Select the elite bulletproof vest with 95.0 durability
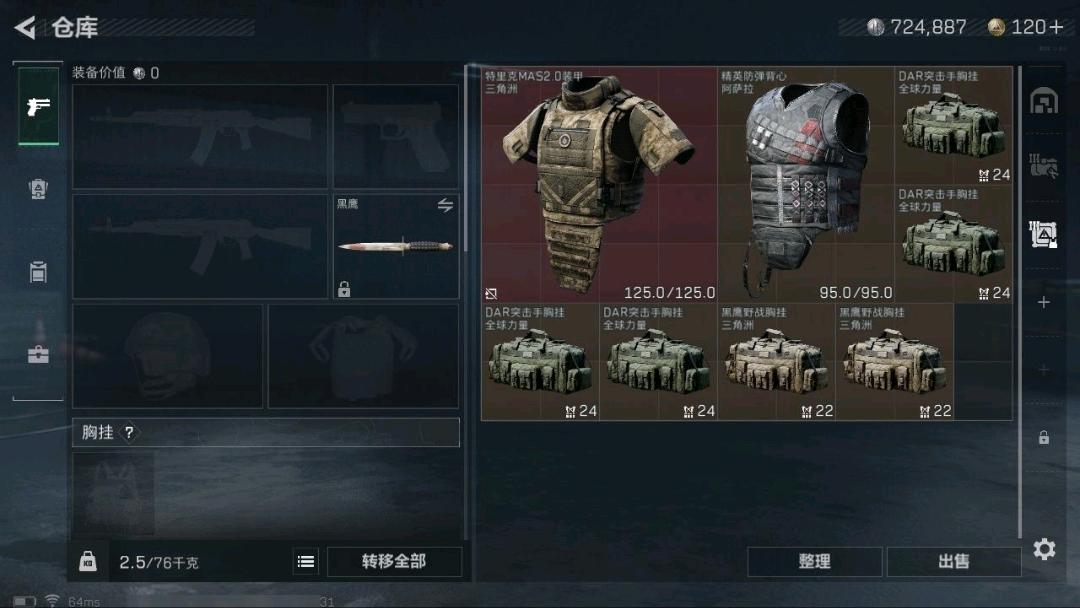Screen dimensions: 1080x608 pyautogui.click(x=805, y=185)
